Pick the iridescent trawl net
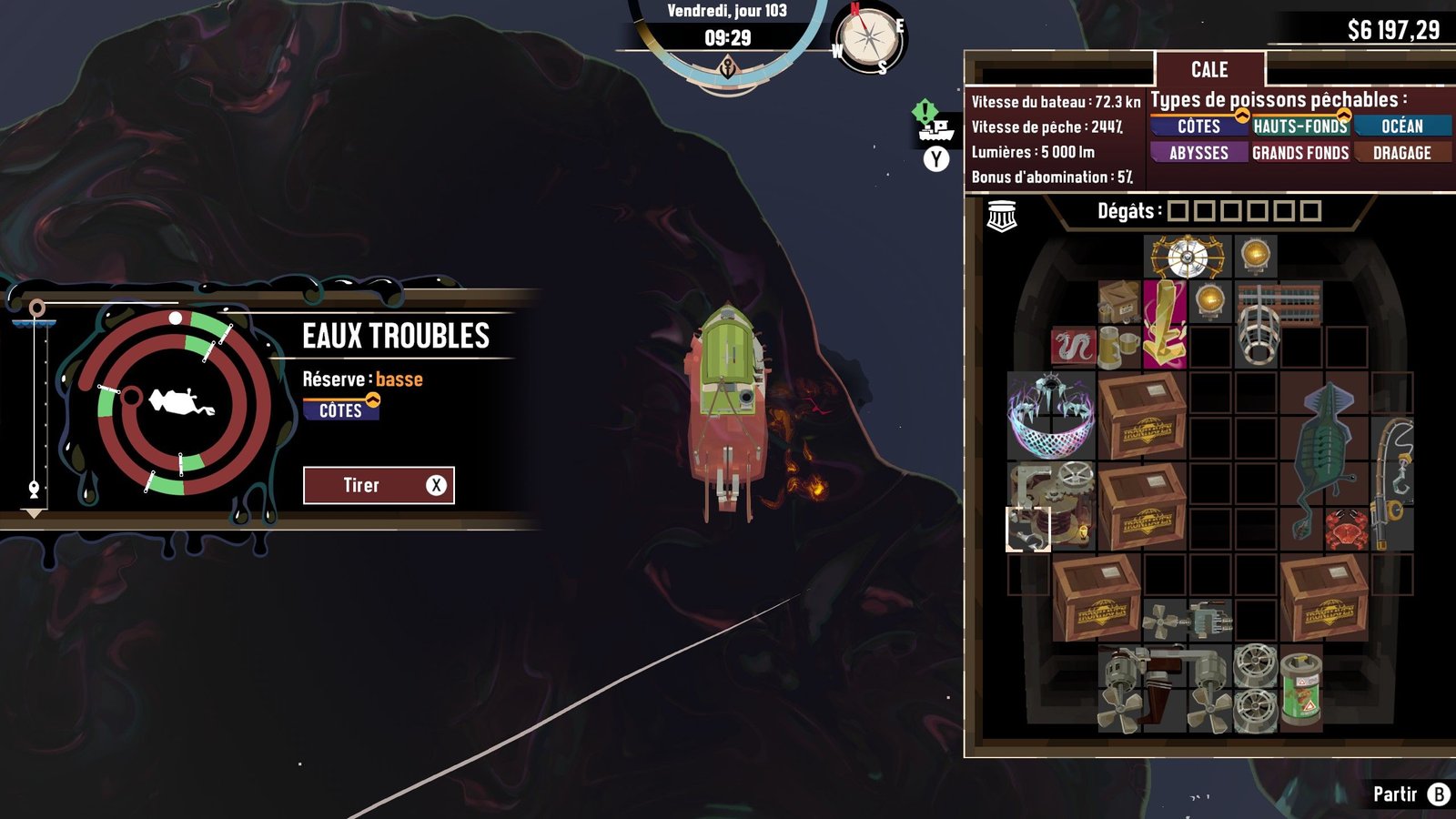1456x819 pixels. [1051, 414]
